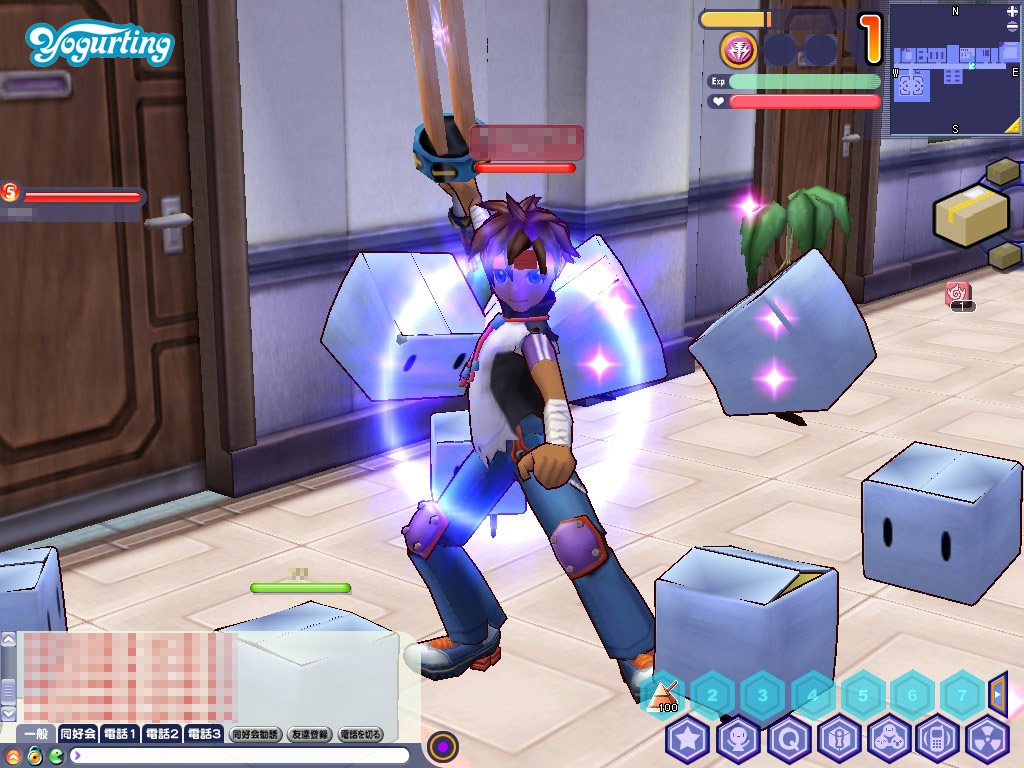Open the mobile phone hexagon menu
Image resolution: width=1024 pixels, height=768 pixels.
pos(938,741)
